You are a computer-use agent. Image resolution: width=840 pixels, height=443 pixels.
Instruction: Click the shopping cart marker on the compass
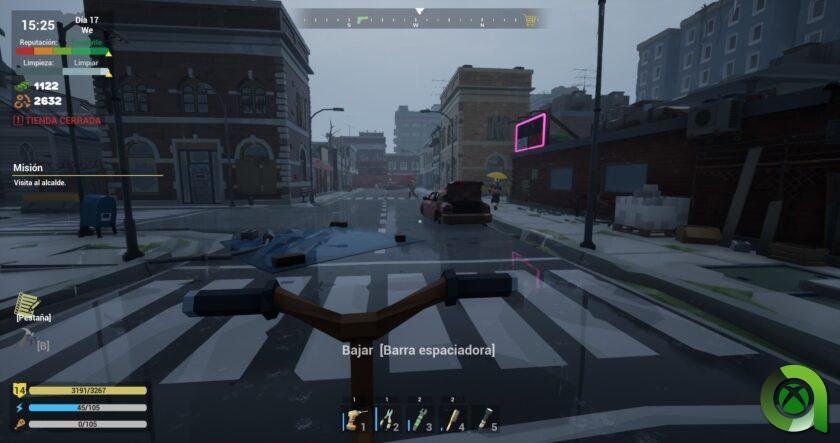point(530,19)
